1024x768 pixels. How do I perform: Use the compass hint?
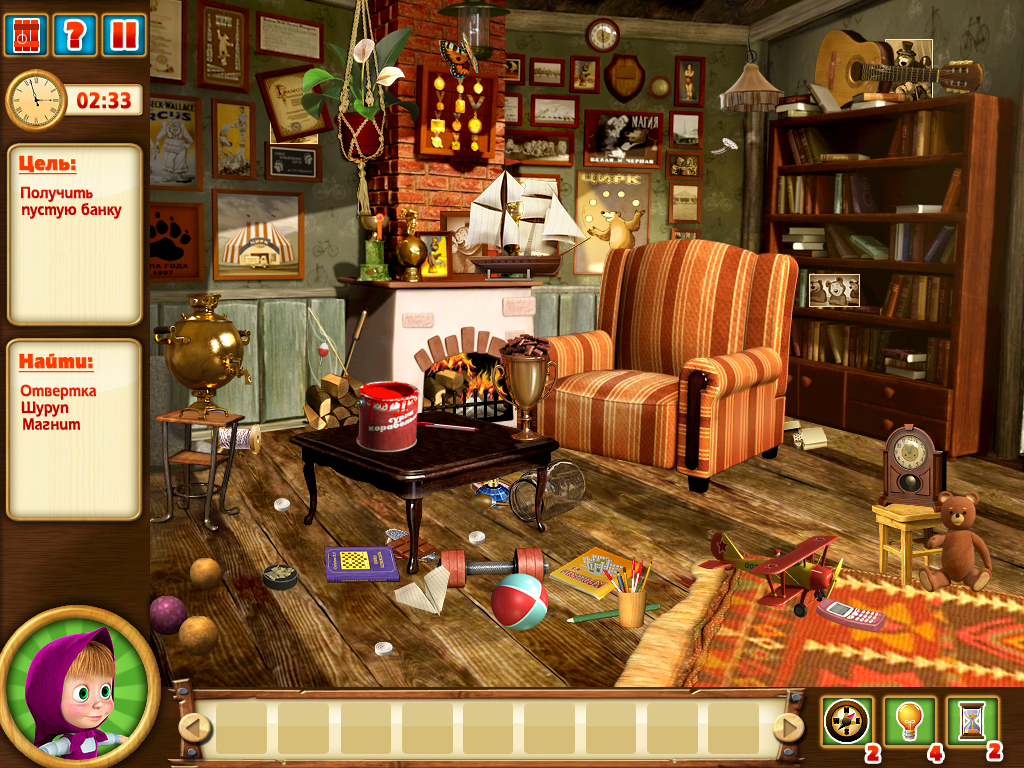coord(847,721)
